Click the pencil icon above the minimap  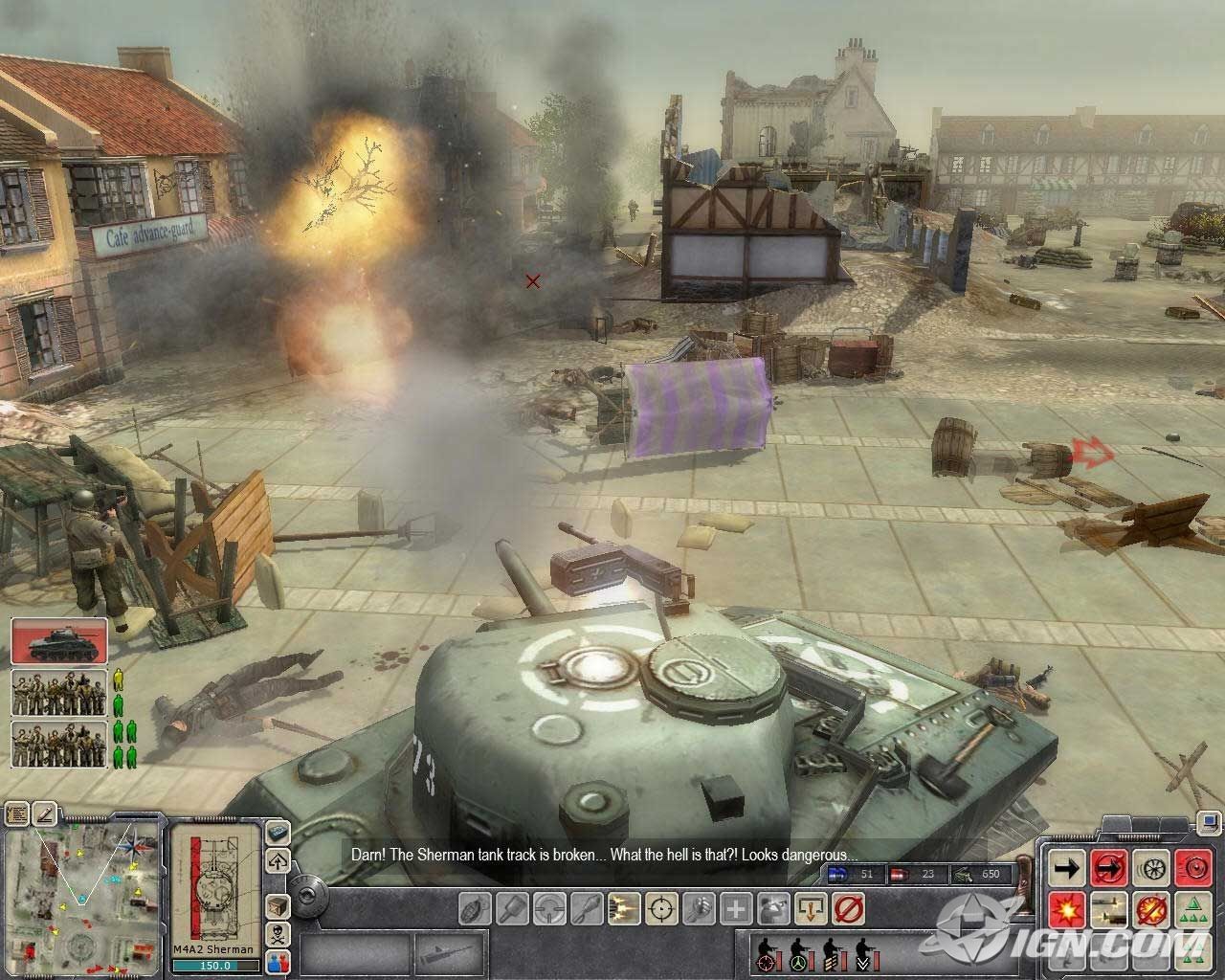[44, 813]
